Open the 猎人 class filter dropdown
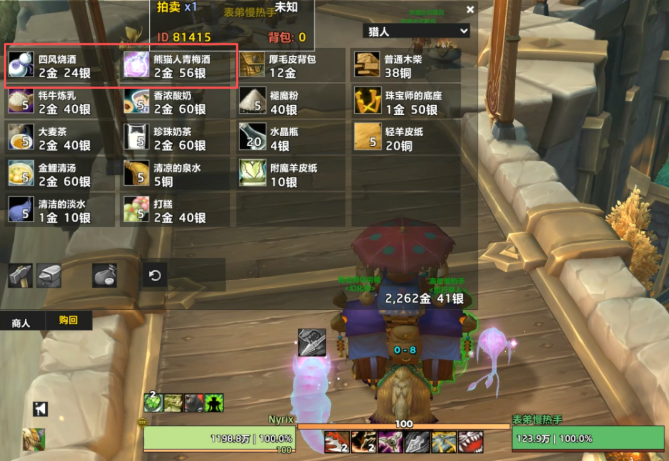The image size is (669, 461). pyautogui.click(x=415, y=31)
